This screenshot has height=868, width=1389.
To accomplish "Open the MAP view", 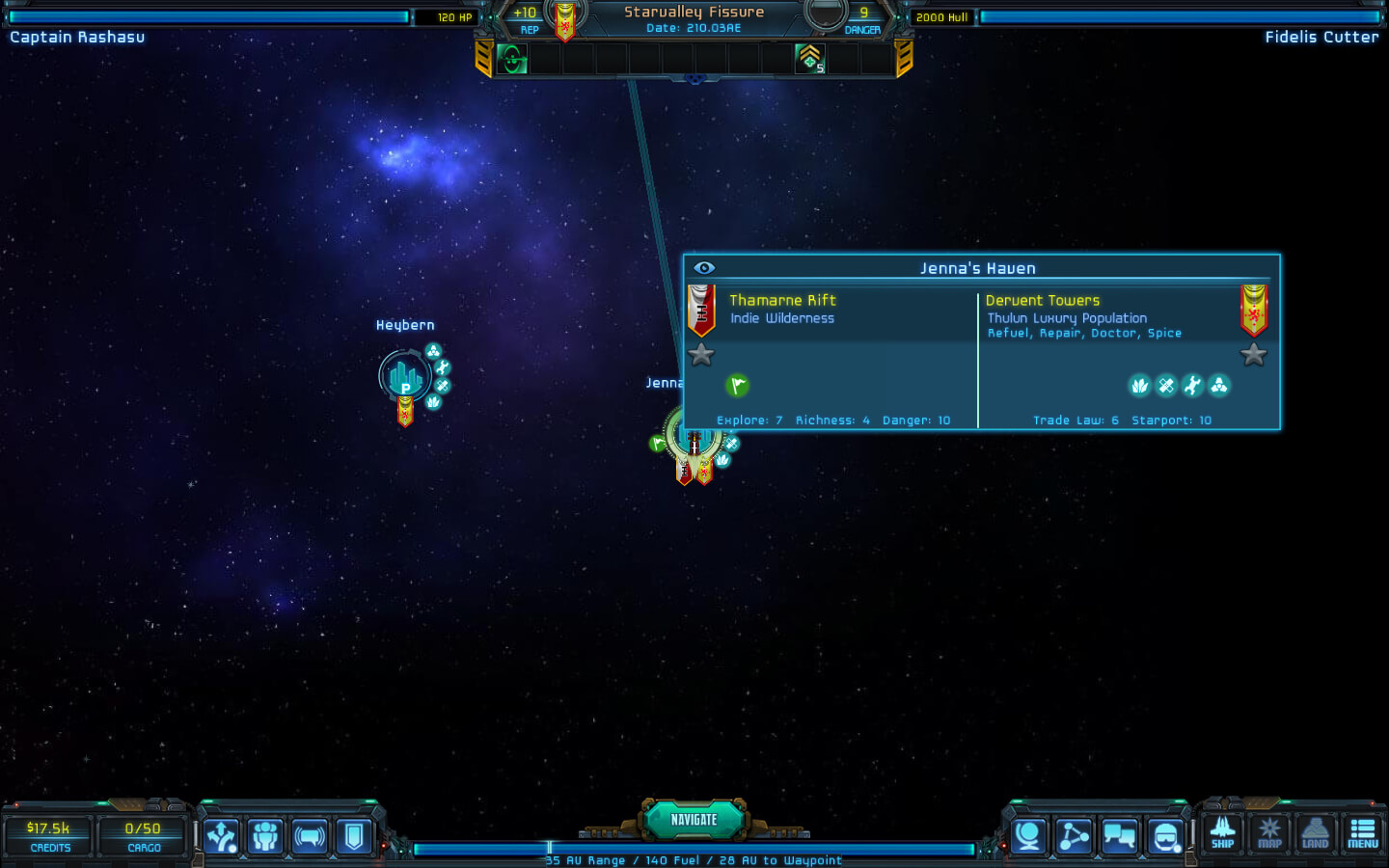I will pyautogui.click(x=1269, y=833).
